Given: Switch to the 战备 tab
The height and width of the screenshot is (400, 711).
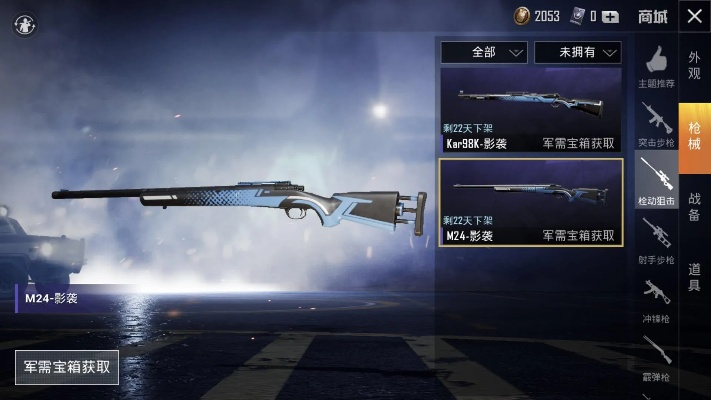Looking at the screenshot, I should coord(694,201).
